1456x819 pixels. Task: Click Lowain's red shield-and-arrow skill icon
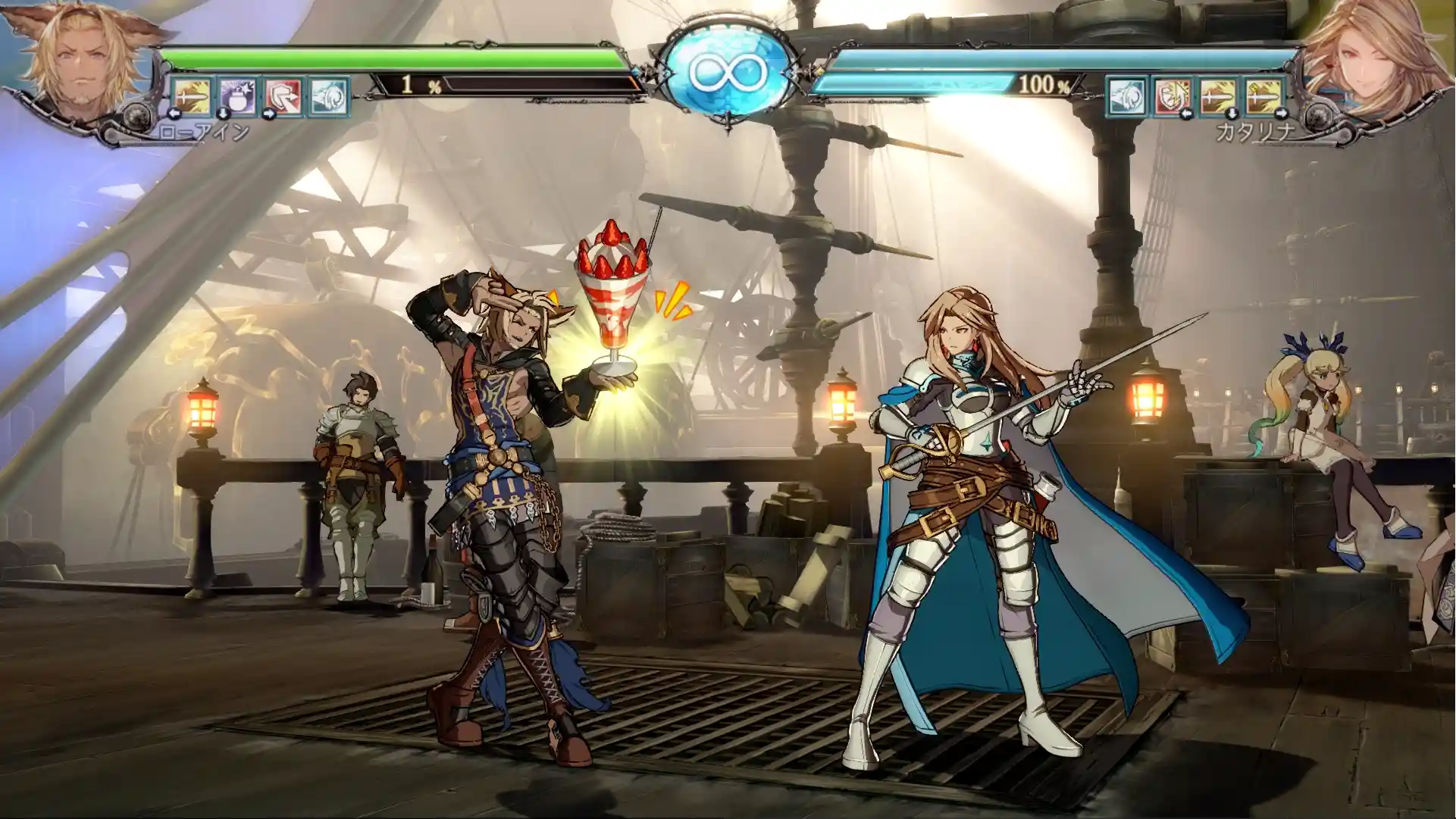283,96
